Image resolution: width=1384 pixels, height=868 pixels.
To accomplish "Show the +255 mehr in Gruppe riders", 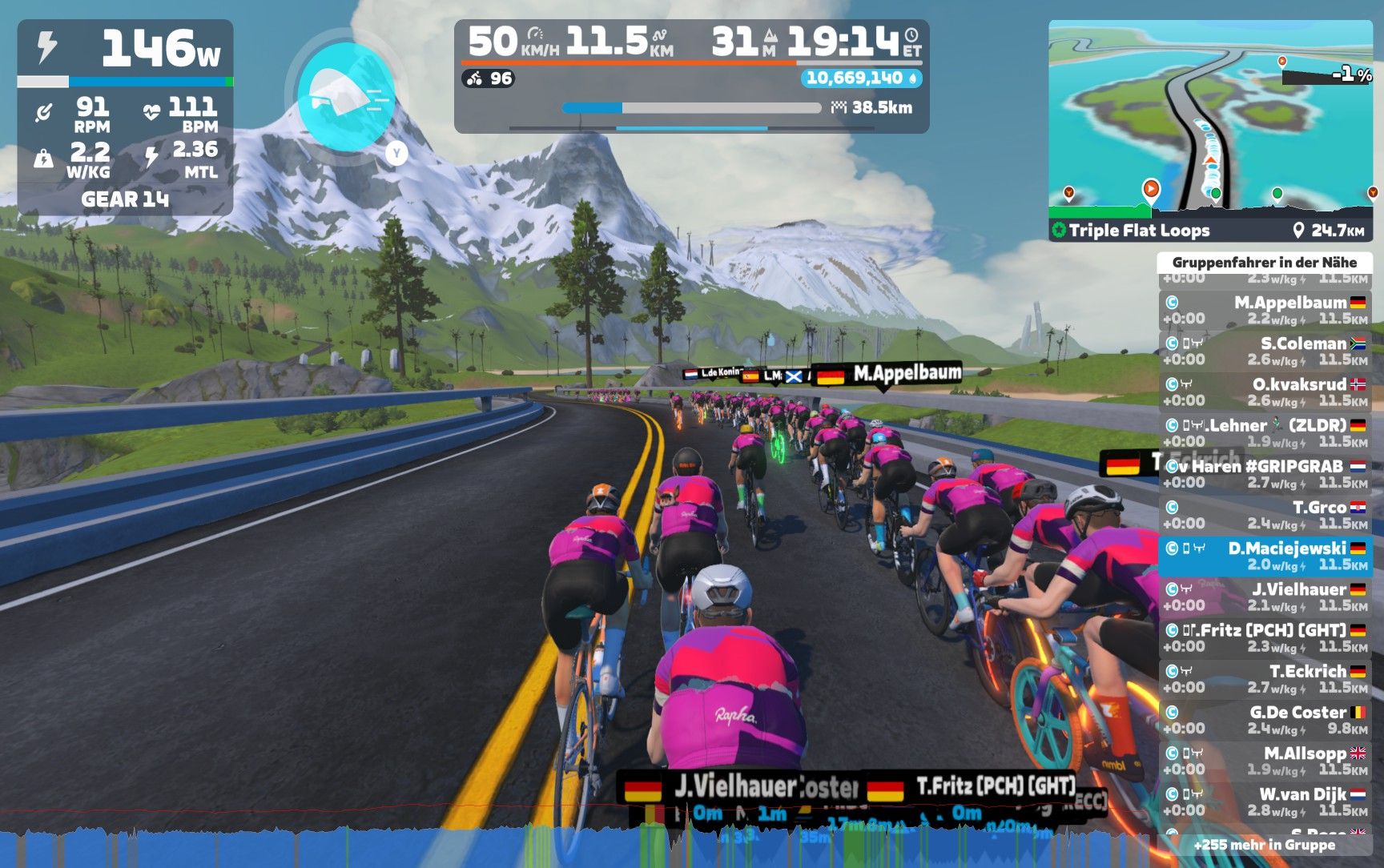I will point(1264,845).
